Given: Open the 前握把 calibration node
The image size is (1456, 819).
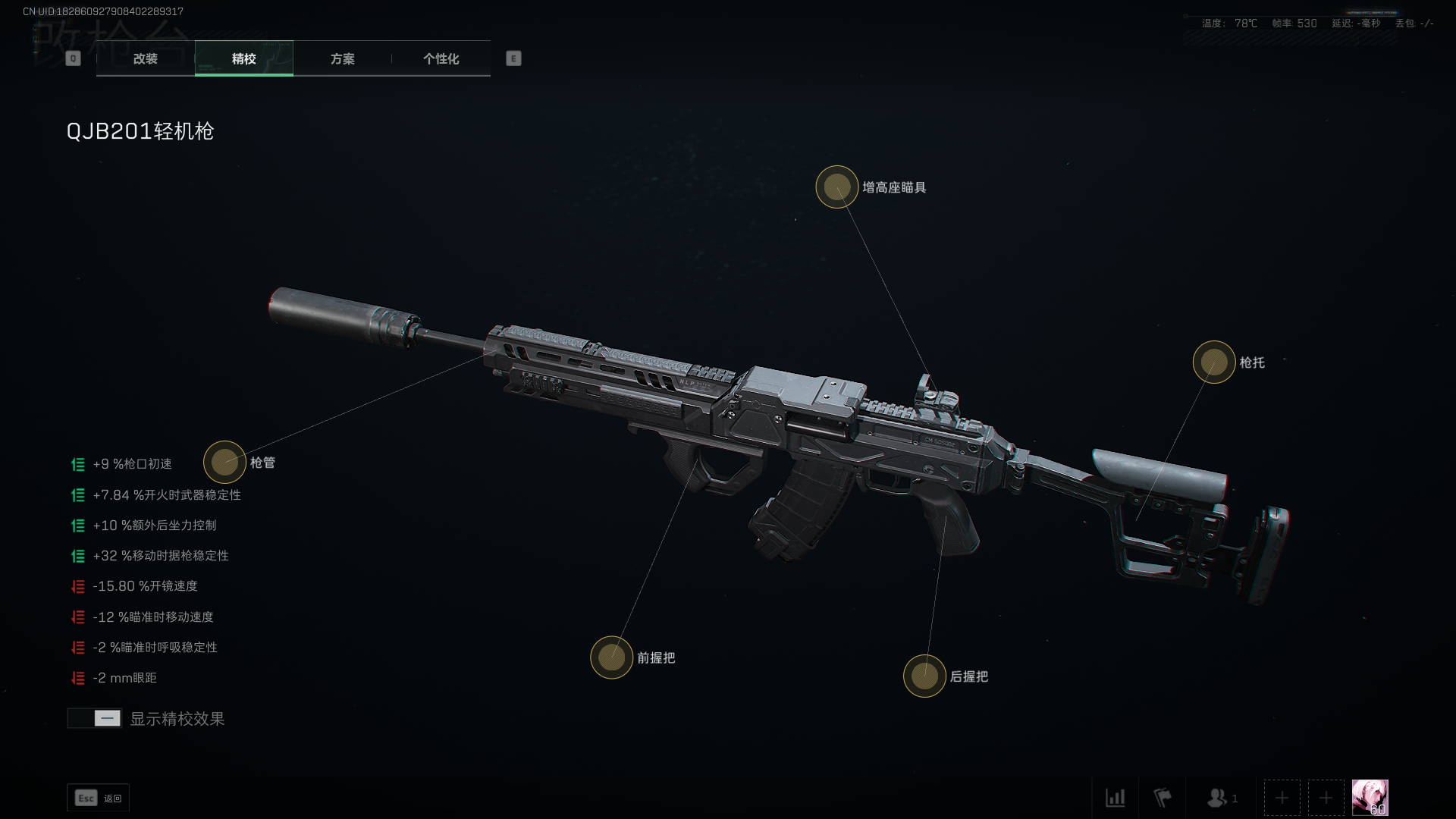Looking at the screenshot, I should [x=611, y=657].
